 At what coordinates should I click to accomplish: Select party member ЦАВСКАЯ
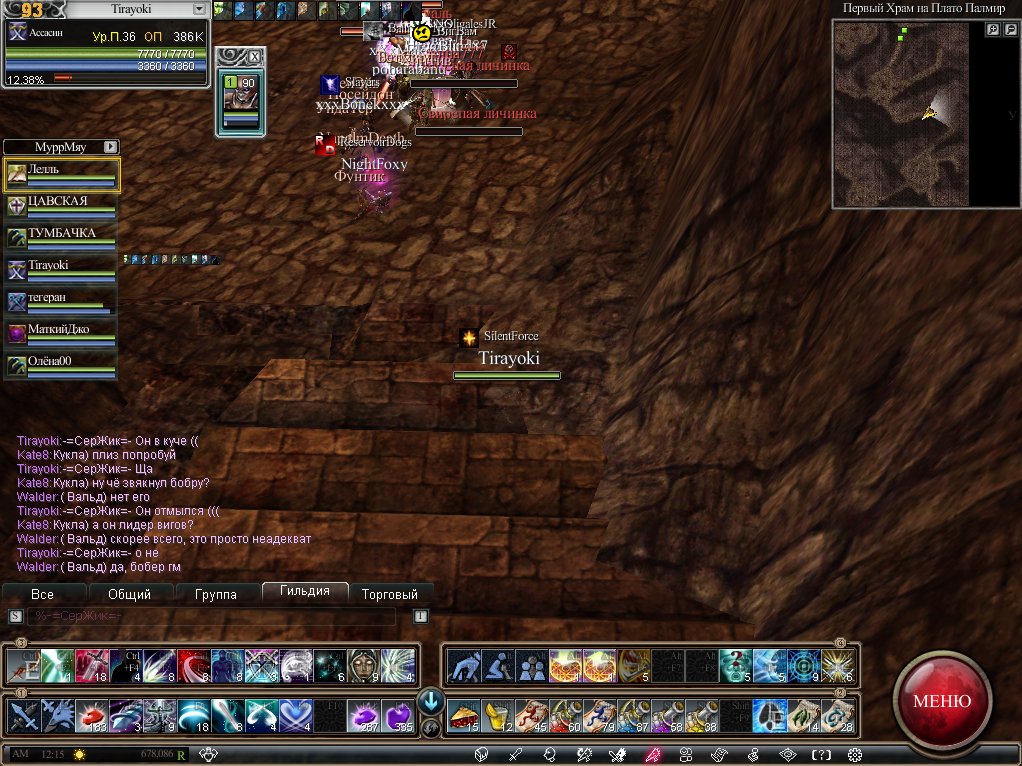[62, 206]
